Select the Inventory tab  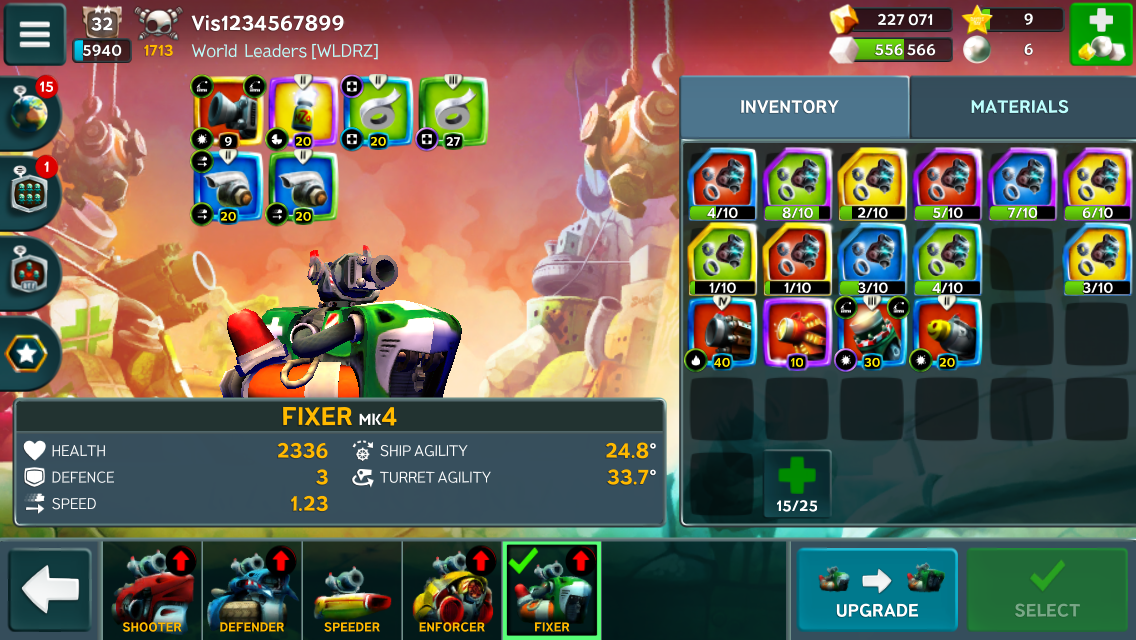[789, 107]
